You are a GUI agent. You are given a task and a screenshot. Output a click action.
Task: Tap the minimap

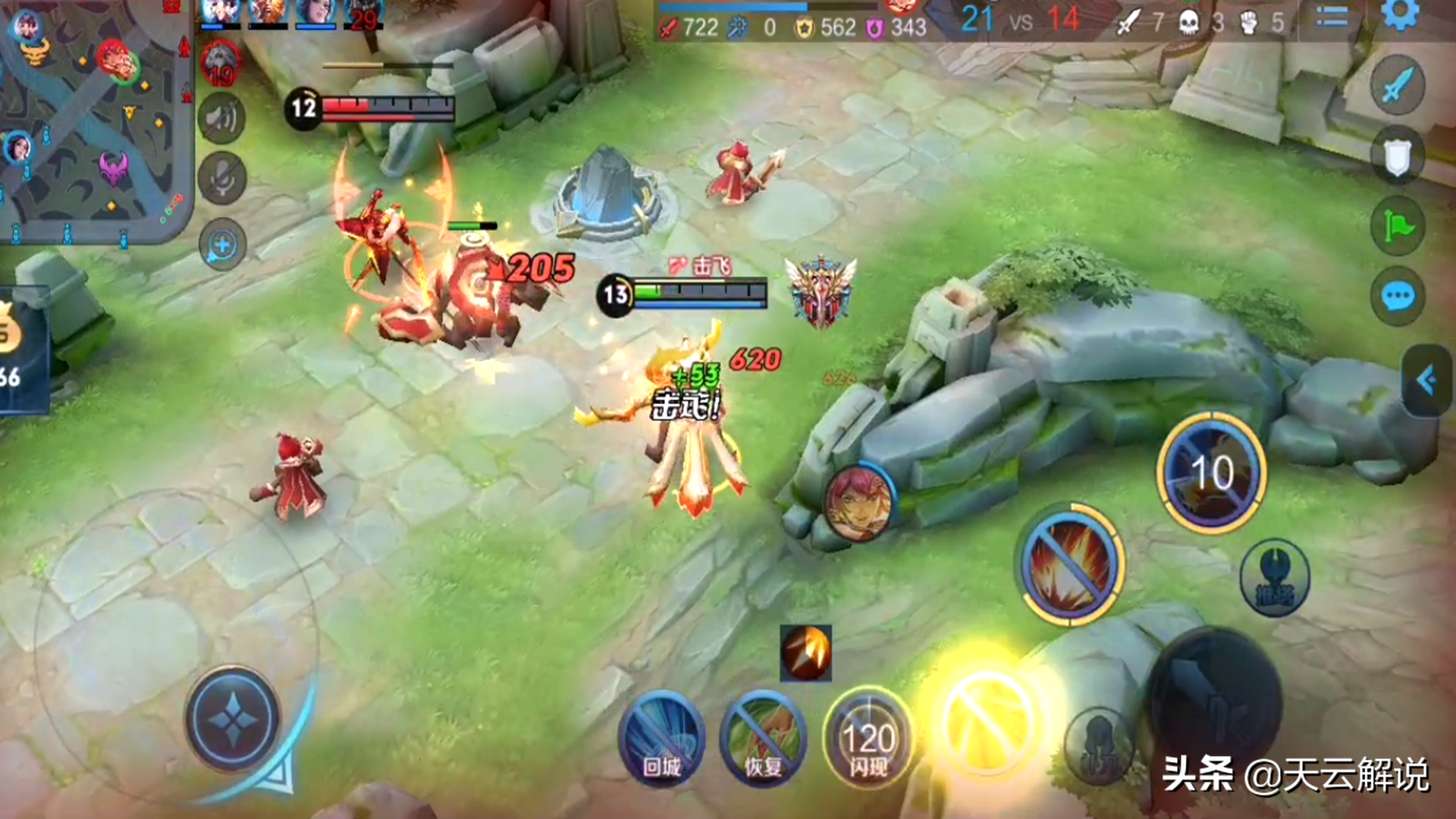[91, 121]
